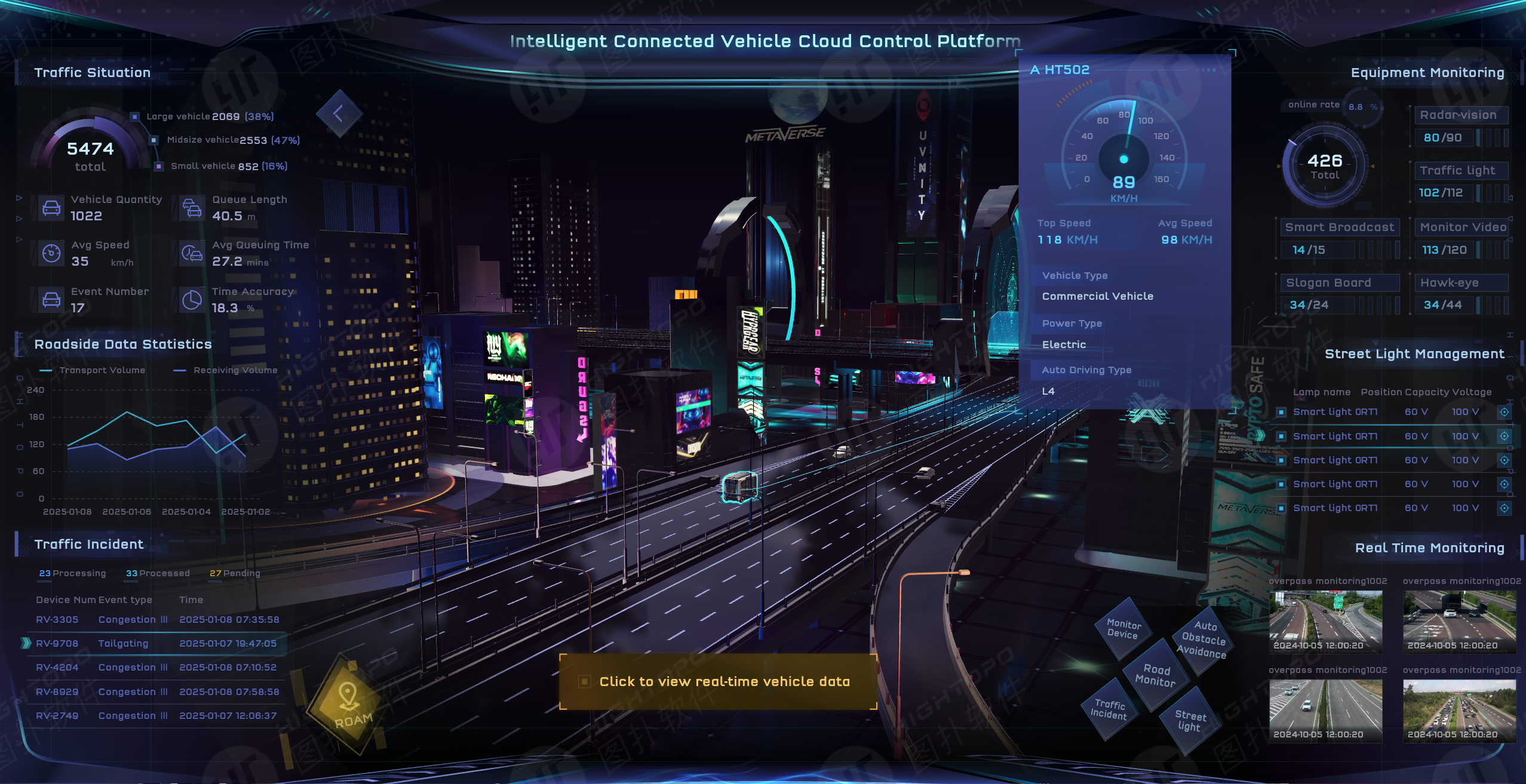The image size is (1526, 784).
Task: Filter incidents by Processed
Action: 158,573
